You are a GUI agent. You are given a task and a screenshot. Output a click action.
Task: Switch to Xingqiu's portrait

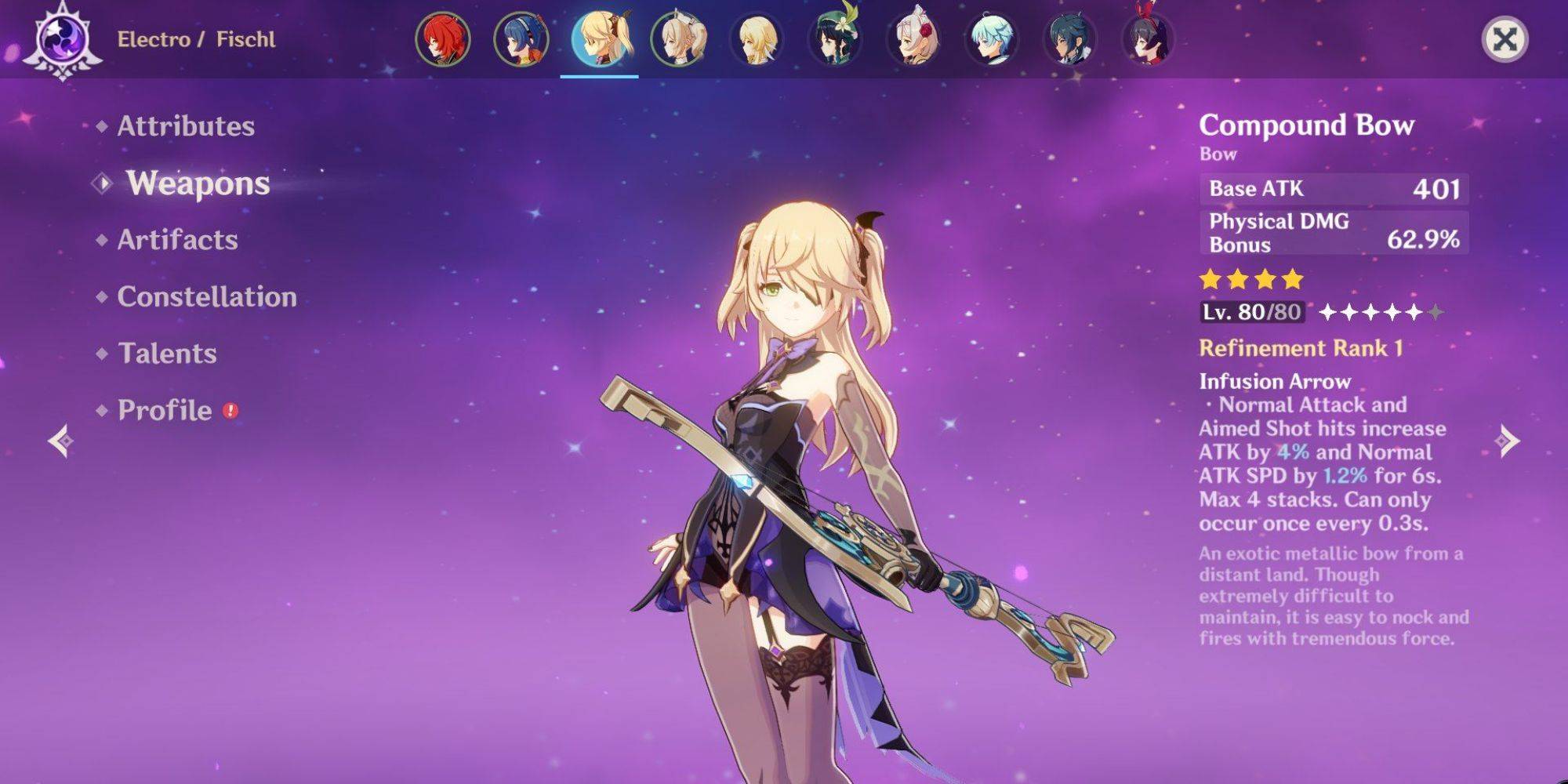1070,39
